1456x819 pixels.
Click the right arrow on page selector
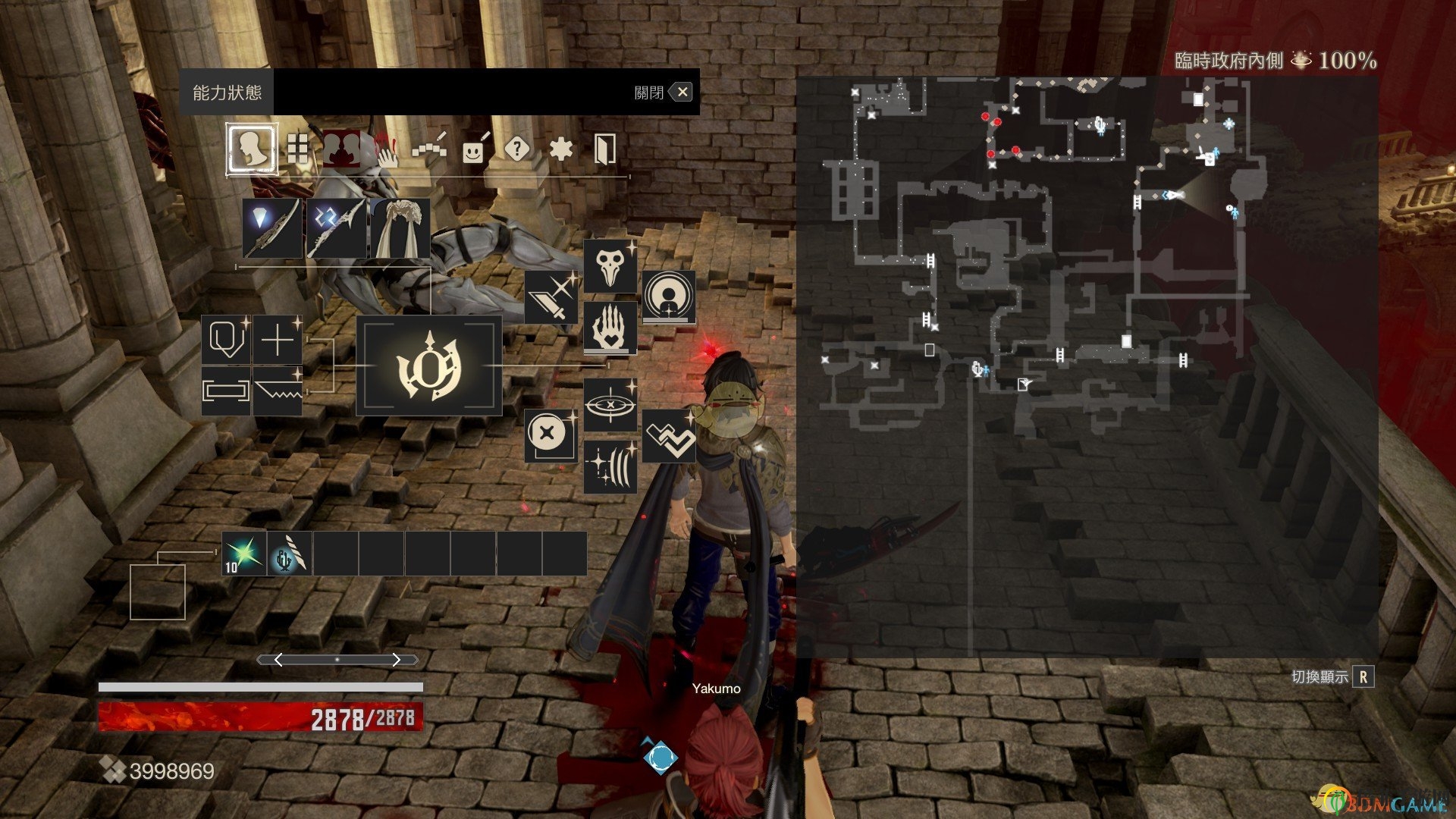coord(396,660)
